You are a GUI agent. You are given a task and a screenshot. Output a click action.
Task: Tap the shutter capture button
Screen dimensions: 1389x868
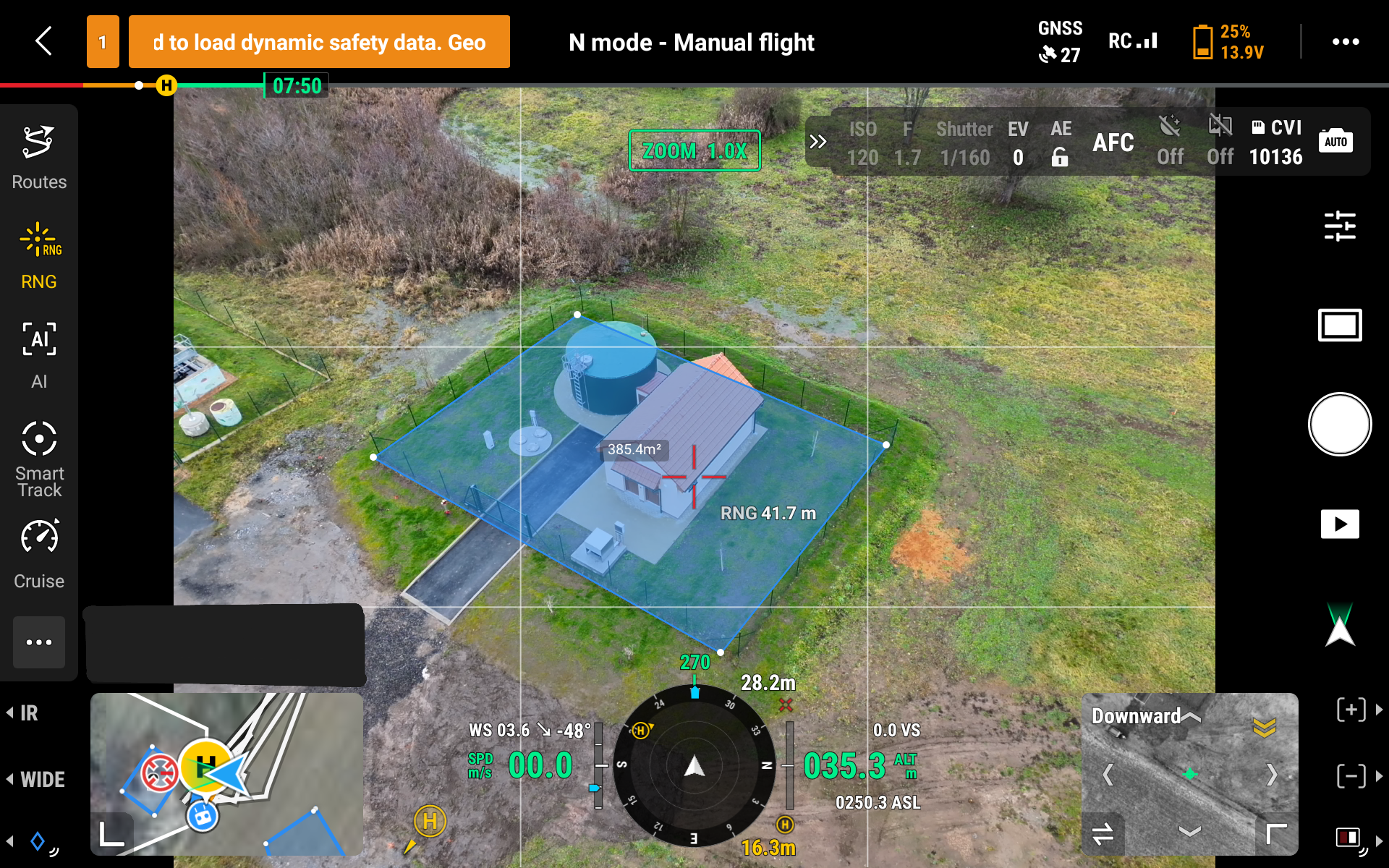click(1339, 425)
